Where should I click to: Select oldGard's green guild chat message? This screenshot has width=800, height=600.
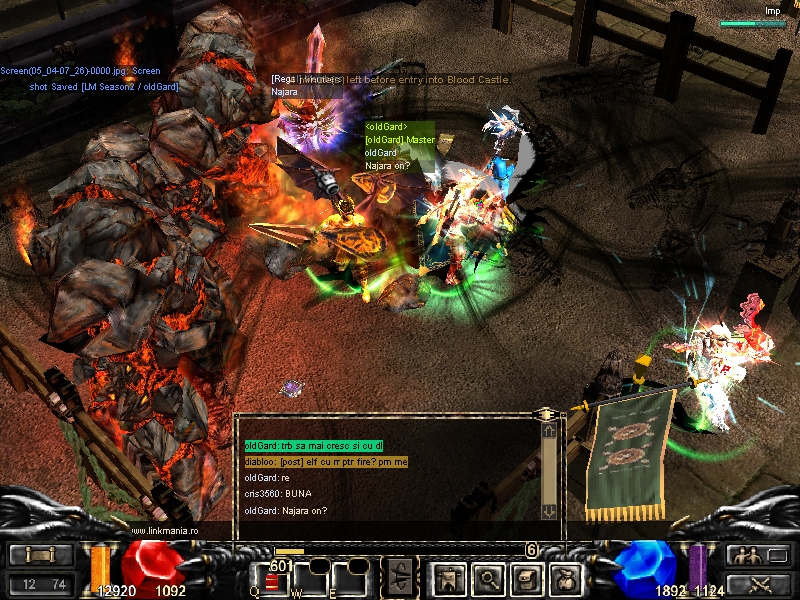(314, 446)
